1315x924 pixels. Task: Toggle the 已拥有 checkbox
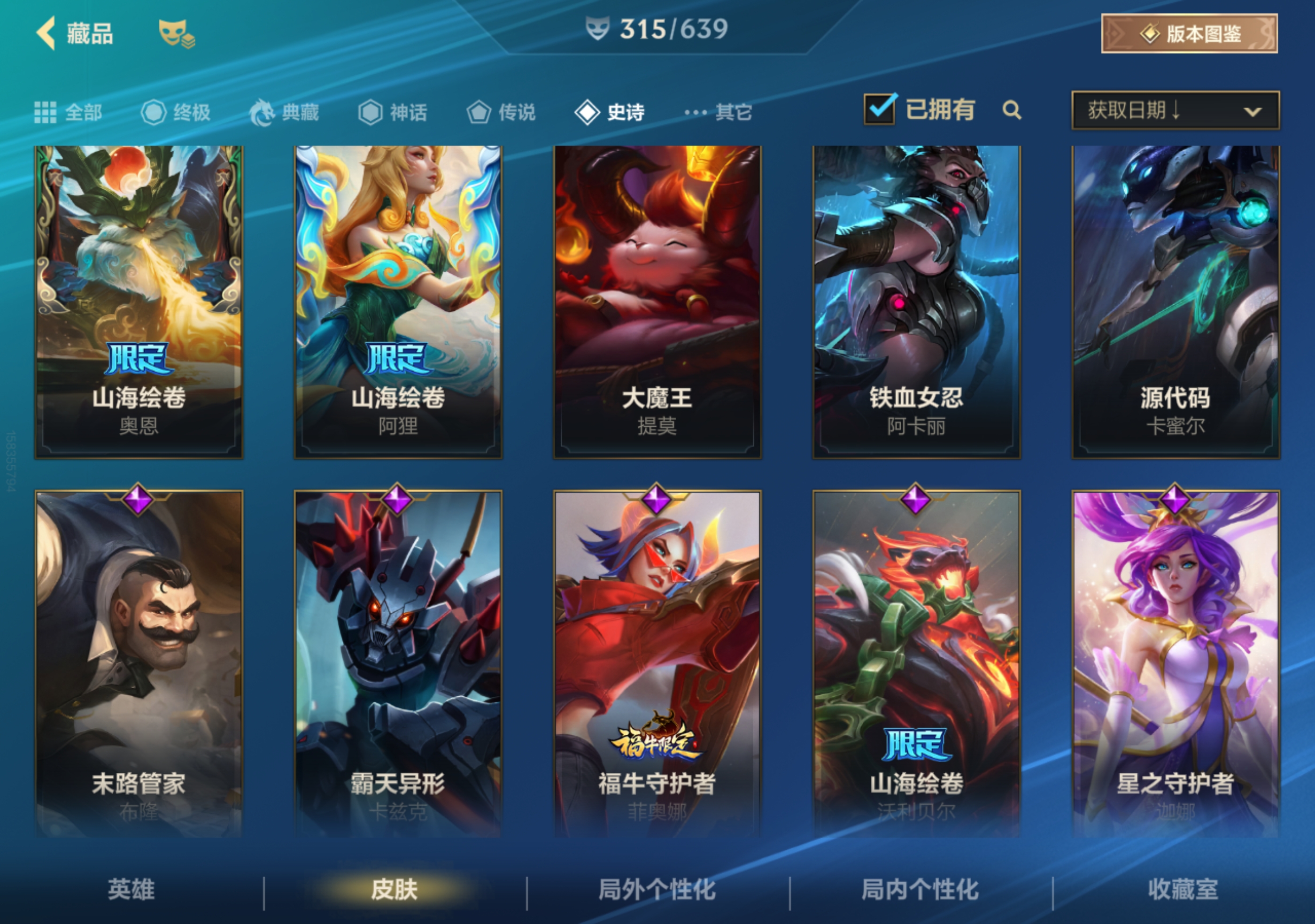click(x=879, y=109)
